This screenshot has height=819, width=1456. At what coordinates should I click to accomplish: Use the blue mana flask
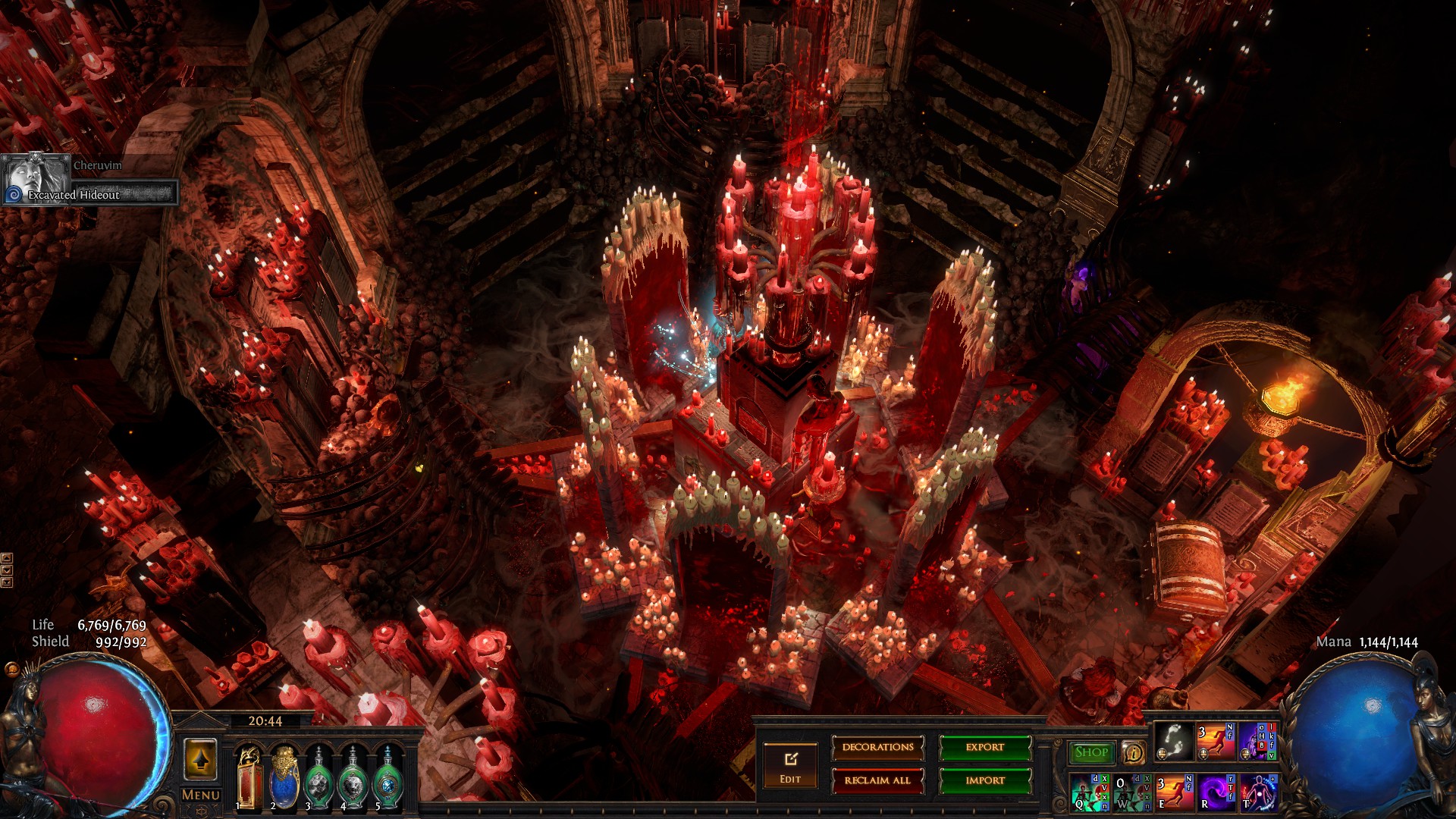[x=284, y=776]
